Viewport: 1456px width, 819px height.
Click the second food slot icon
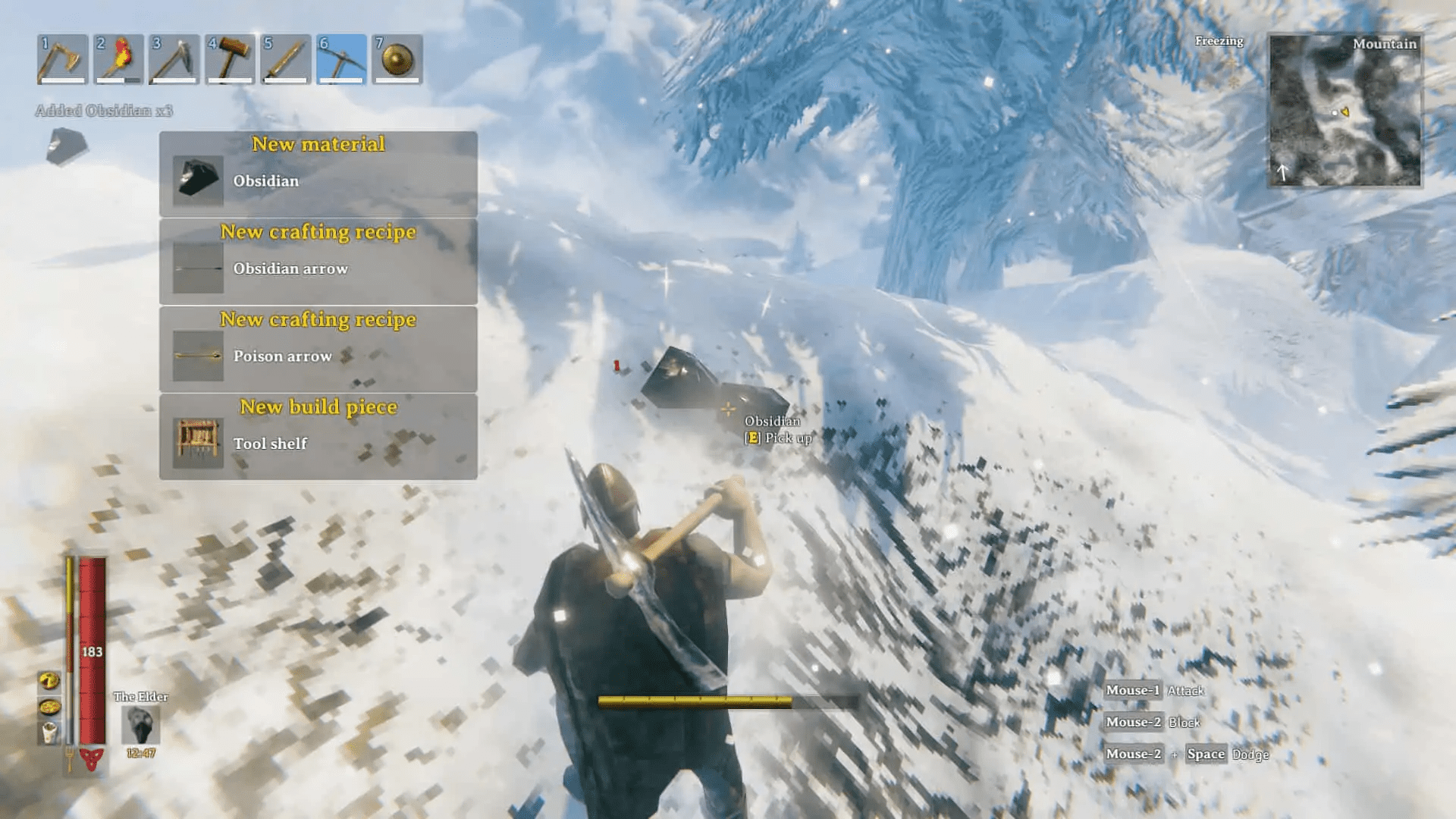pos(48,707)
